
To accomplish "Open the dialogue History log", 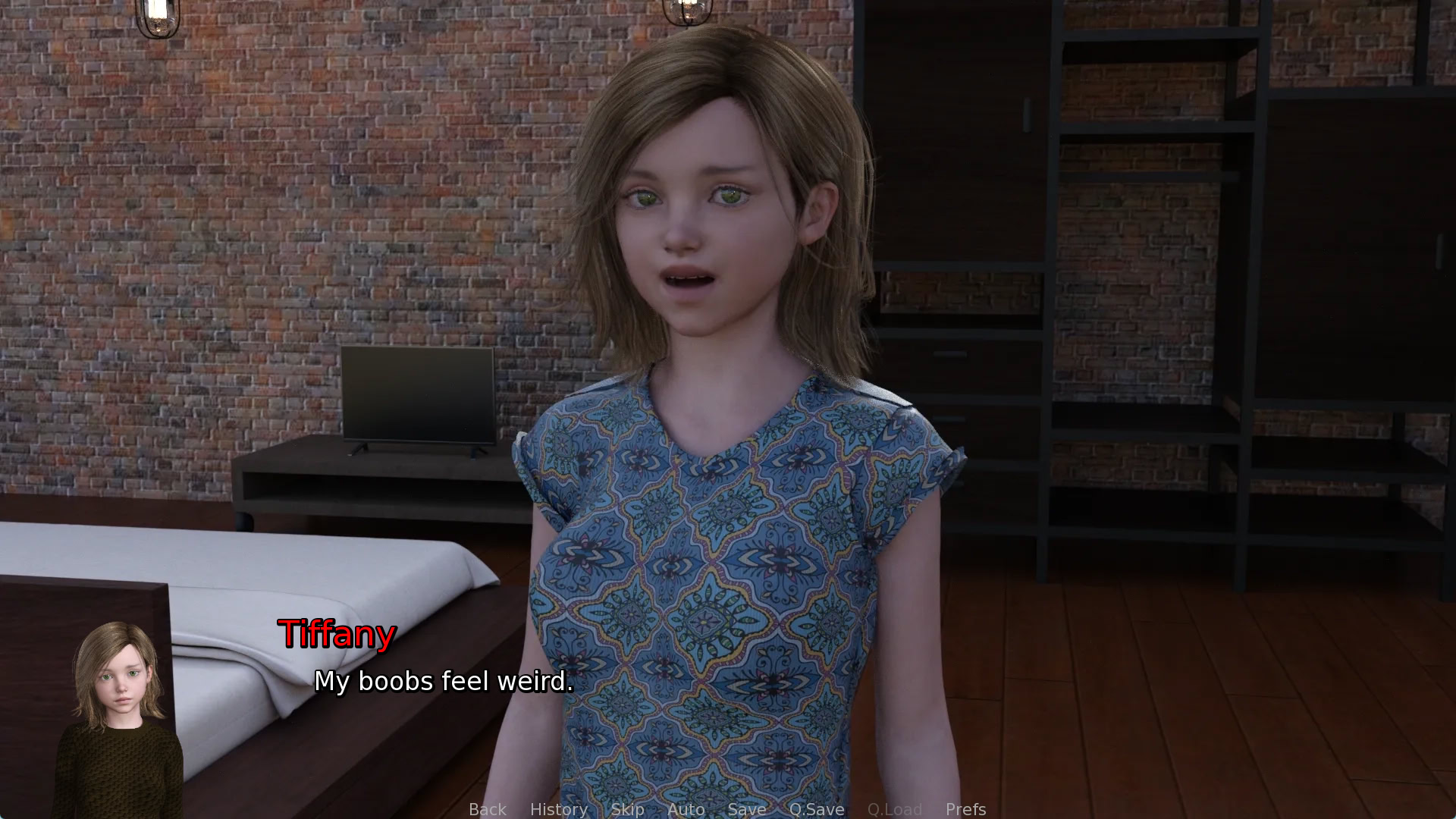I will [558, 809].
